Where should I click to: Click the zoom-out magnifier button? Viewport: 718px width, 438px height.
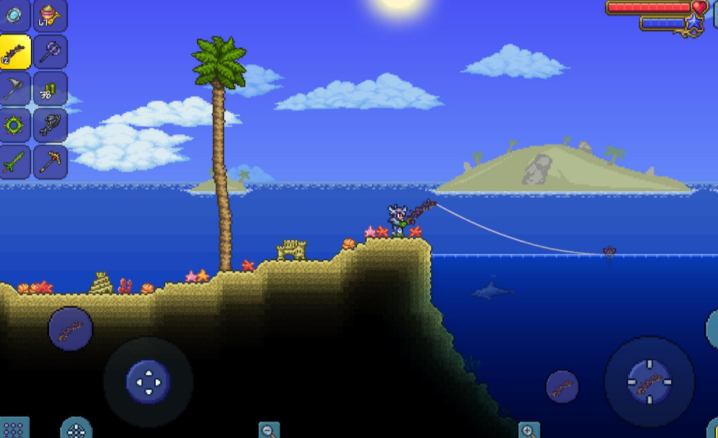point(269,430)
